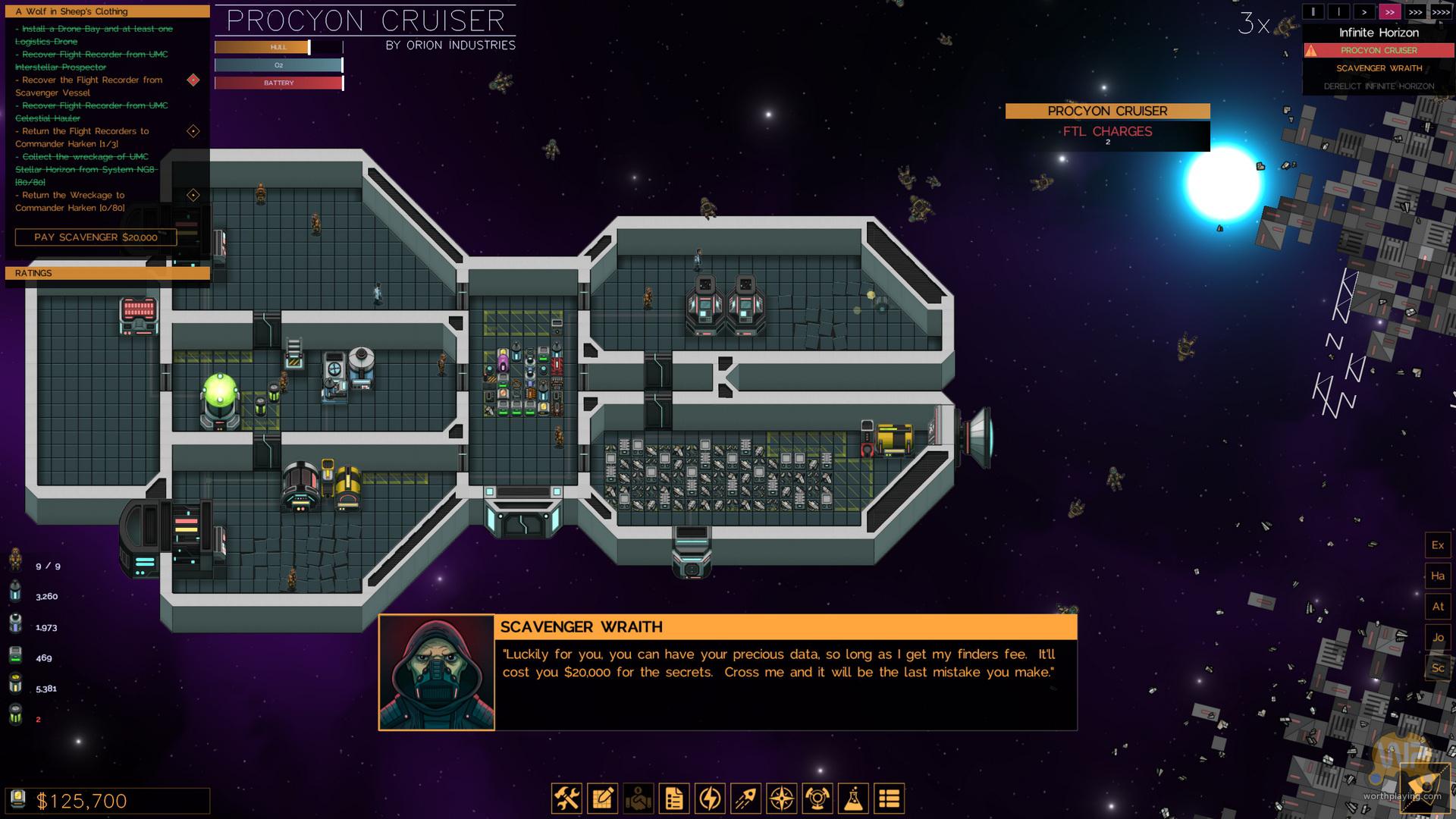Open the checklist document panel

tap(674, 799)
